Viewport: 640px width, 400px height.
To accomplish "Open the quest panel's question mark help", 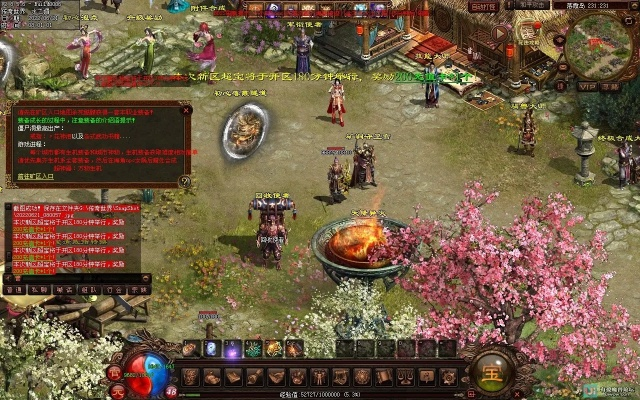I will tap(185, 181).
